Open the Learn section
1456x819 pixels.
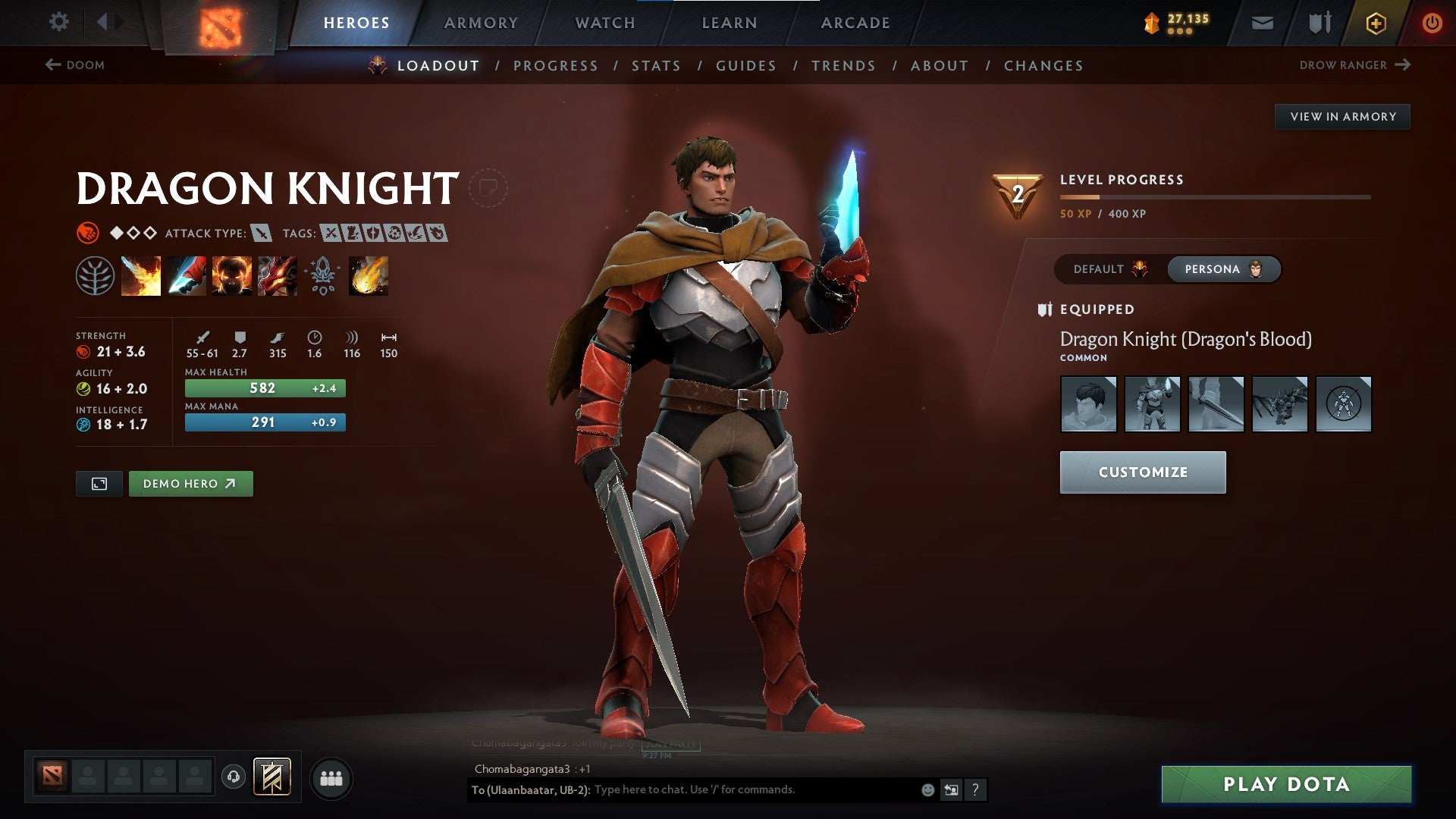[730, 23]
